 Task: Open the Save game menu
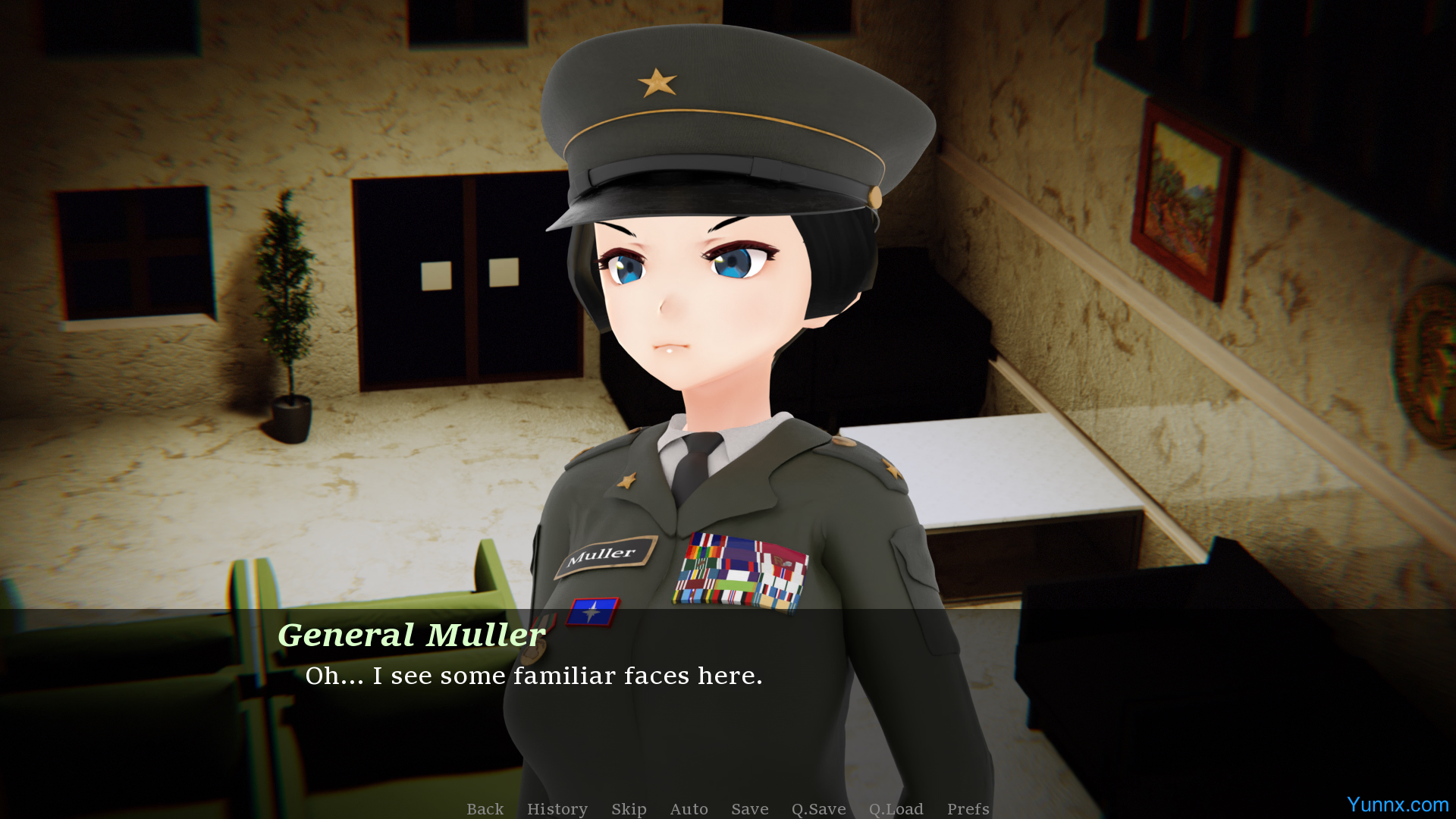point(749,808)
